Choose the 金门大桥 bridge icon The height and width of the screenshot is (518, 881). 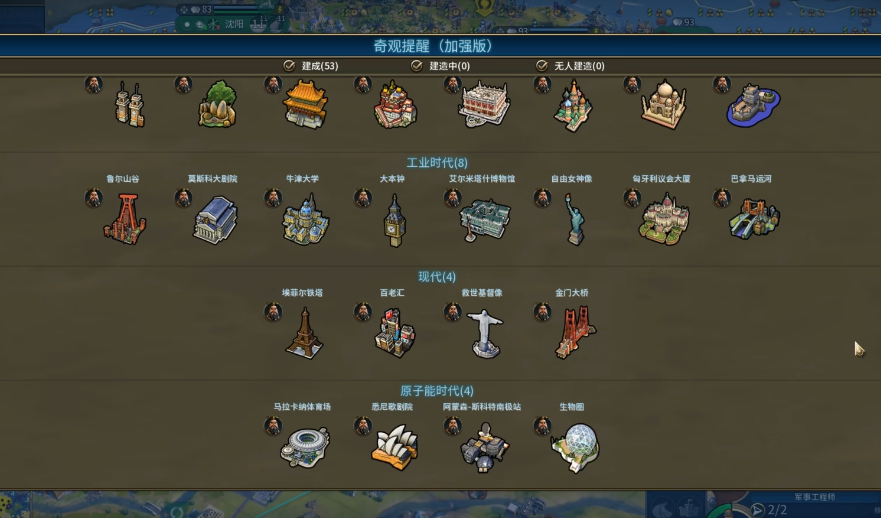point(574,333)
